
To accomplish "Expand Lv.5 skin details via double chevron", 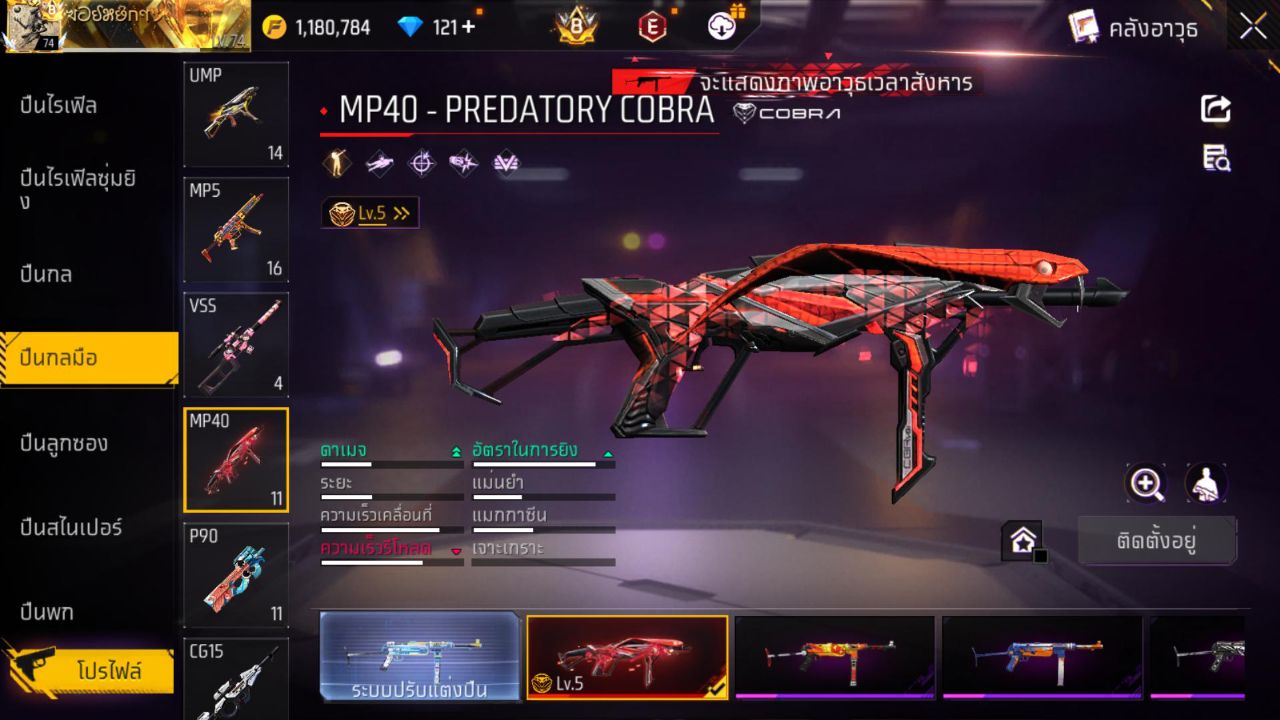I will [x=400, y=212].
